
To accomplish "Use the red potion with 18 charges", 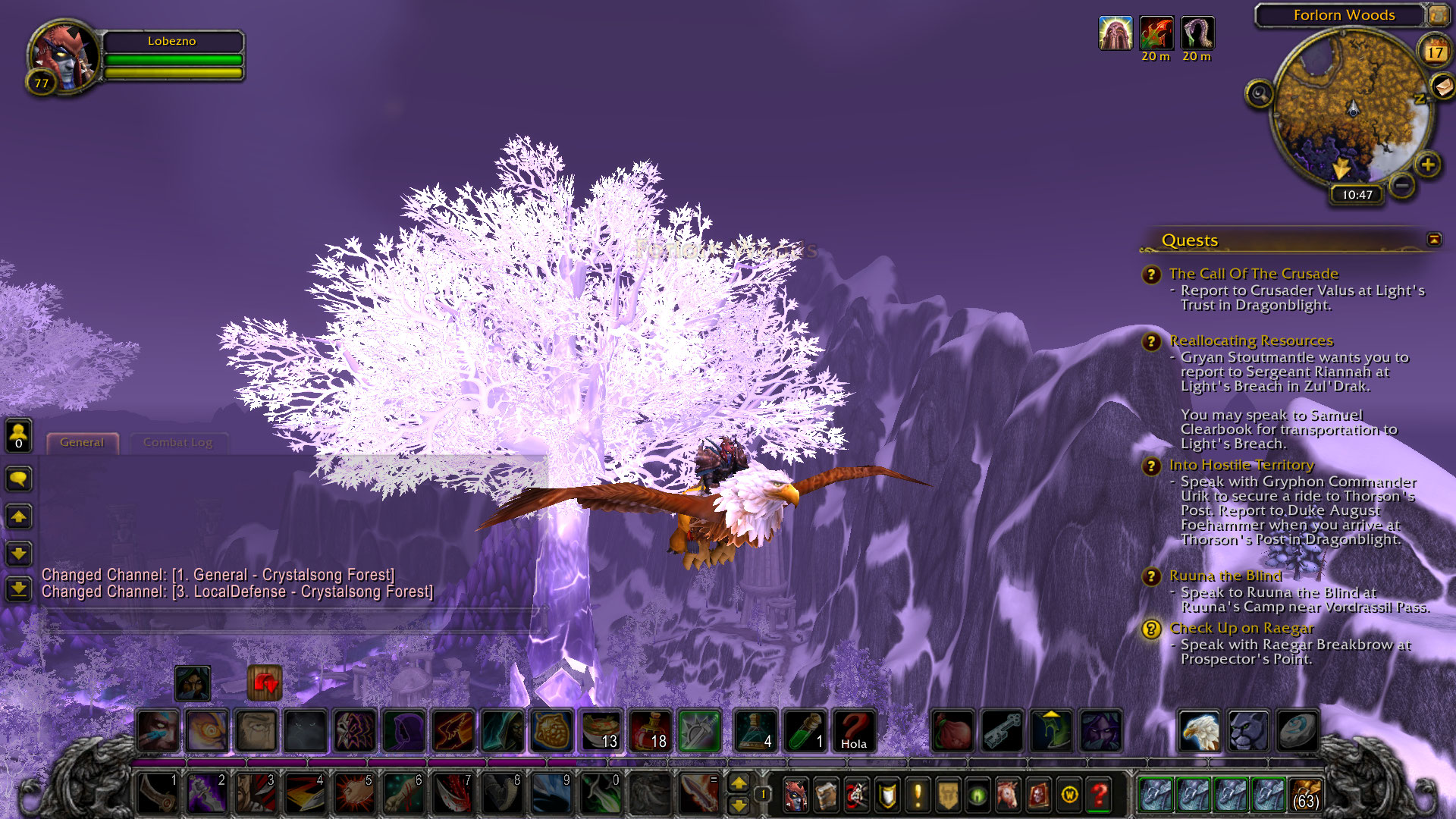I will 650,731.
